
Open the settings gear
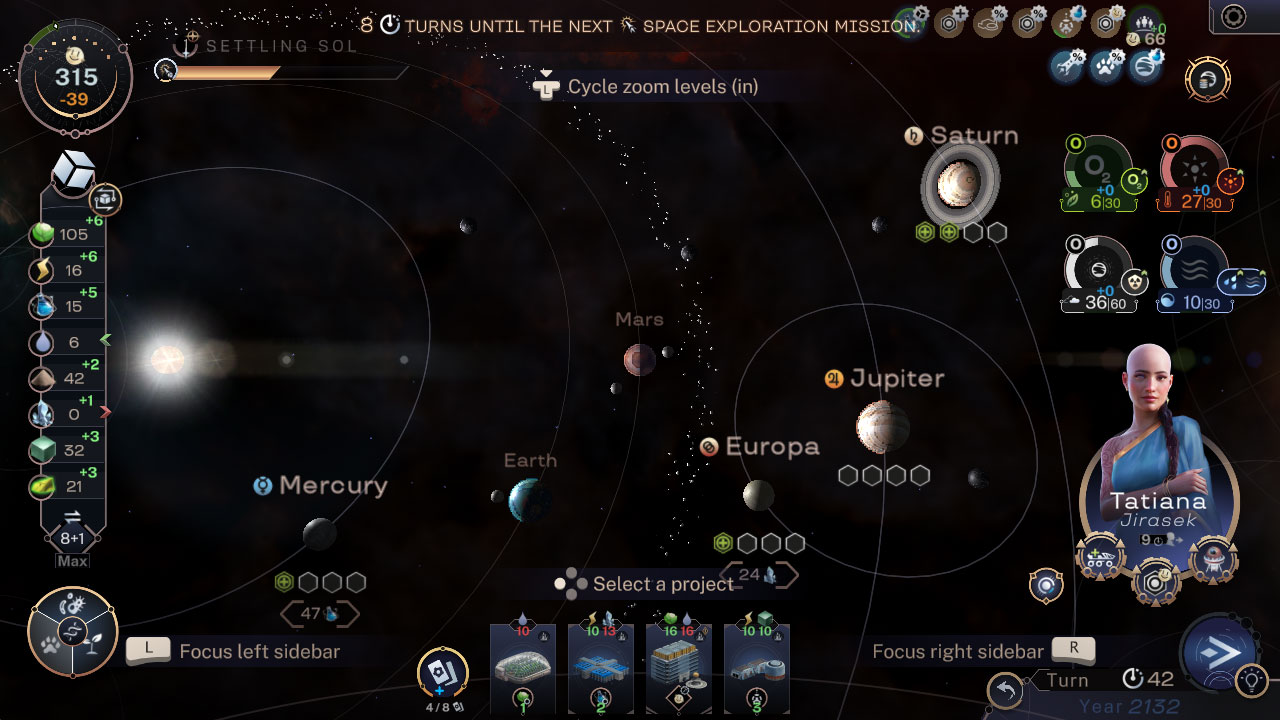coord(1234,16)
